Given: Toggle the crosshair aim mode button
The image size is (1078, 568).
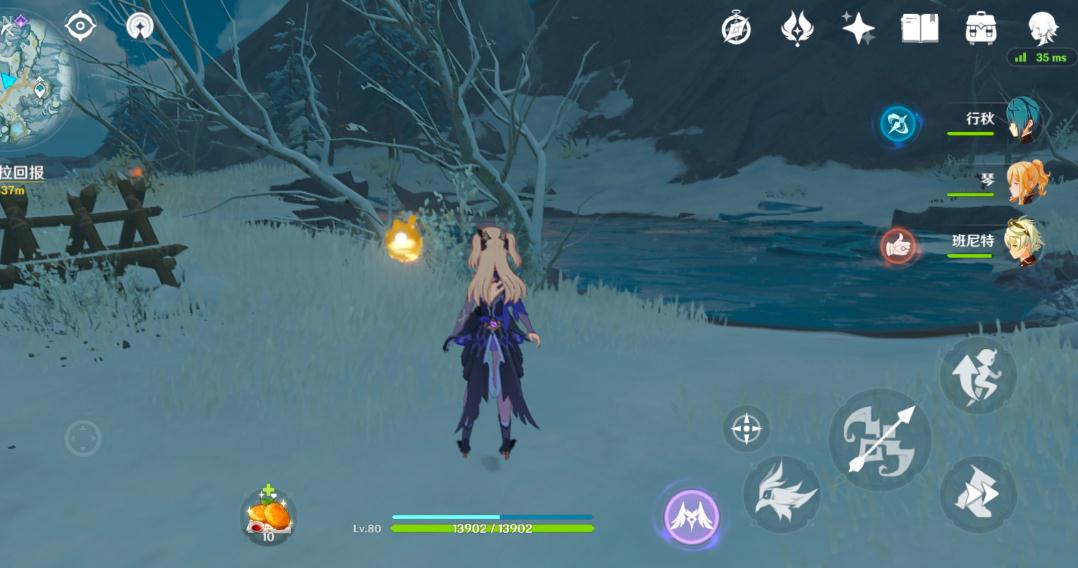Looking at the screenshot, I should pos(746,429).
